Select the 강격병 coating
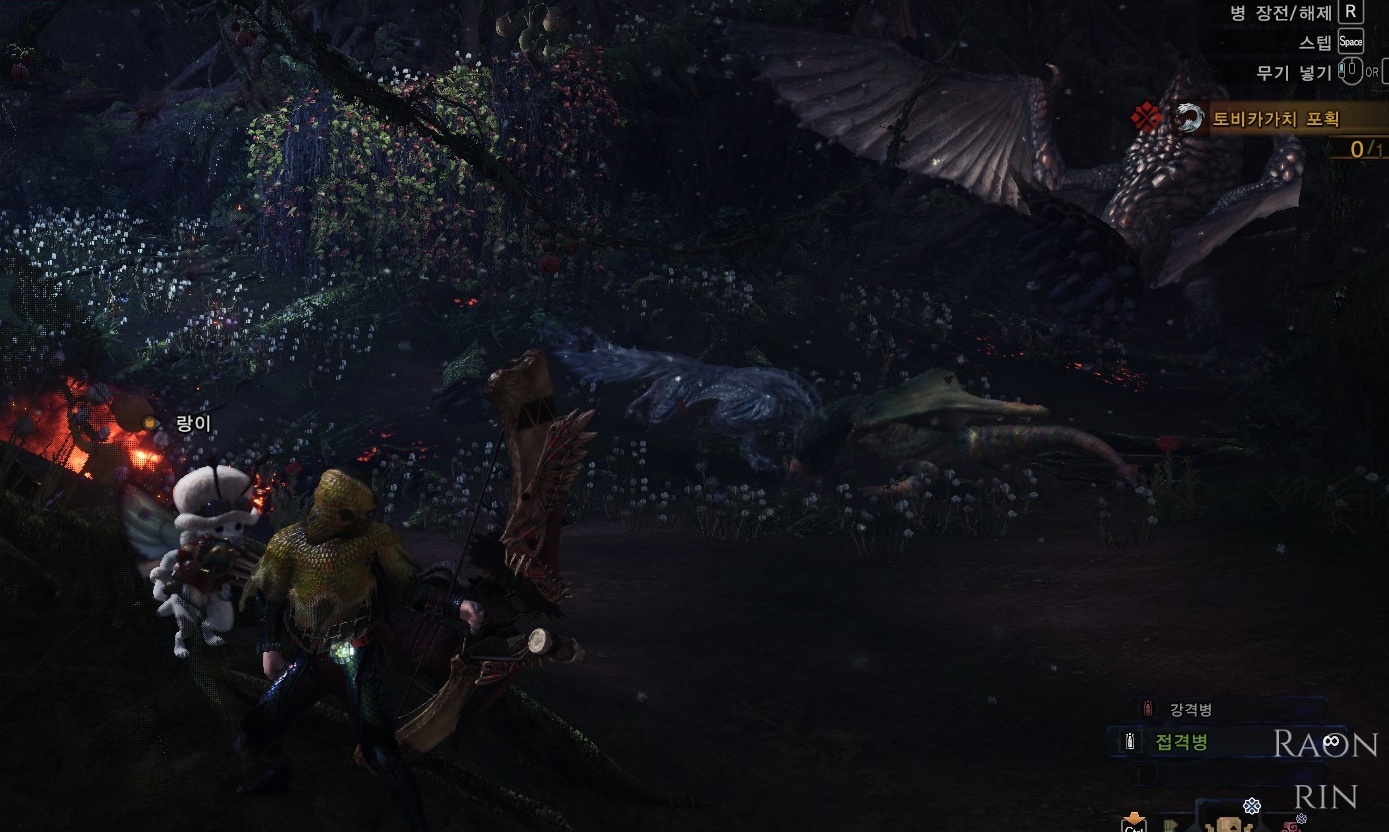The height and width of the screenshot is (832, 1389). pyautogui.click(x=1190, y=710)
